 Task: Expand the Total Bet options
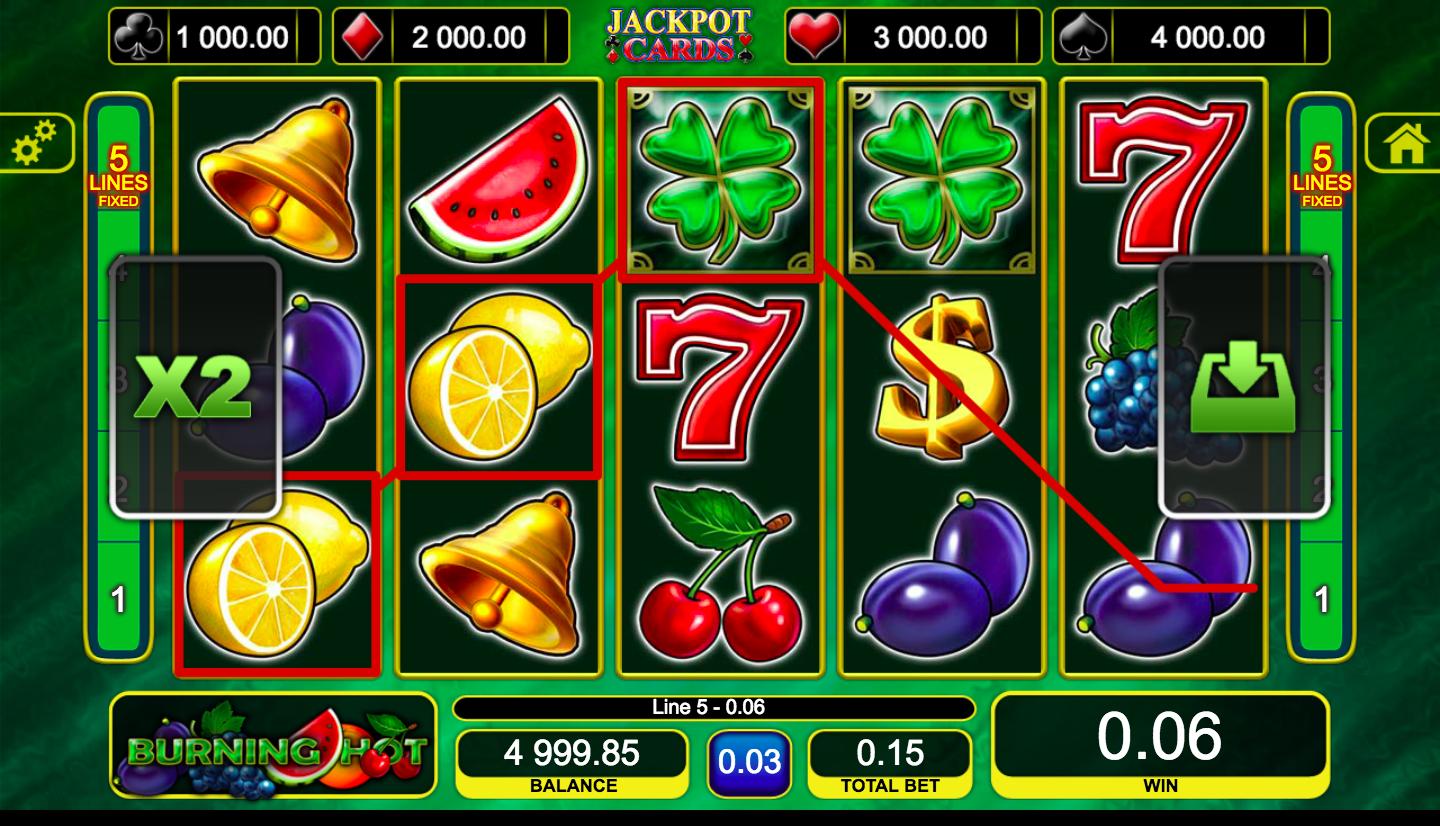[890, 757]
